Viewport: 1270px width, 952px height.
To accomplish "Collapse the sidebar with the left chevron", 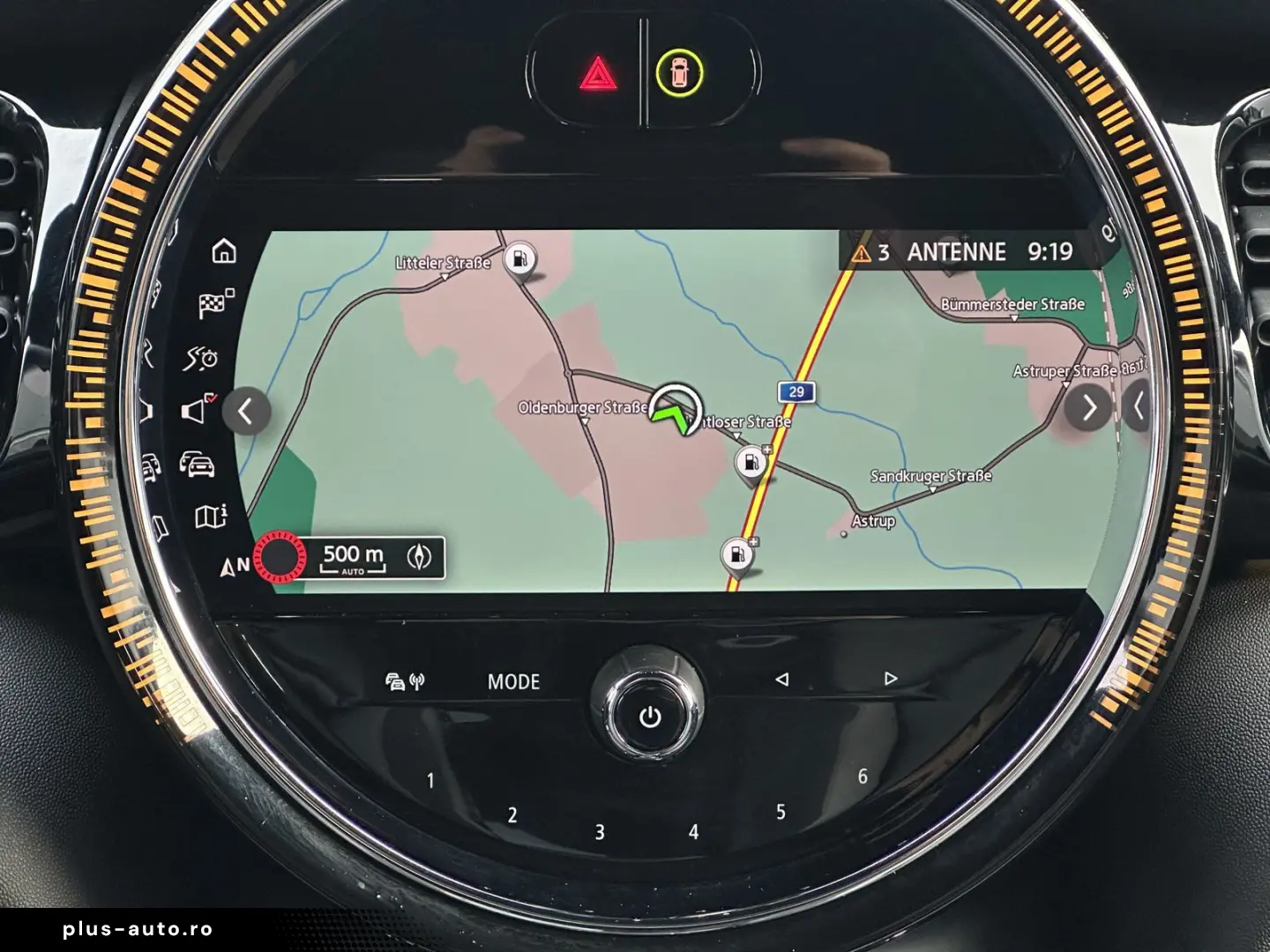I will click(x=247, y=409).
